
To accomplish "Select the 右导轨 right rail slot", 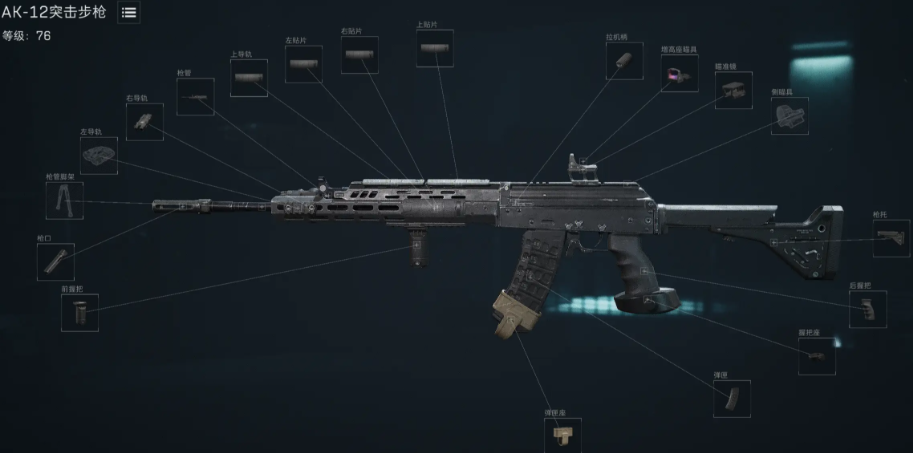I will [144, 122].
